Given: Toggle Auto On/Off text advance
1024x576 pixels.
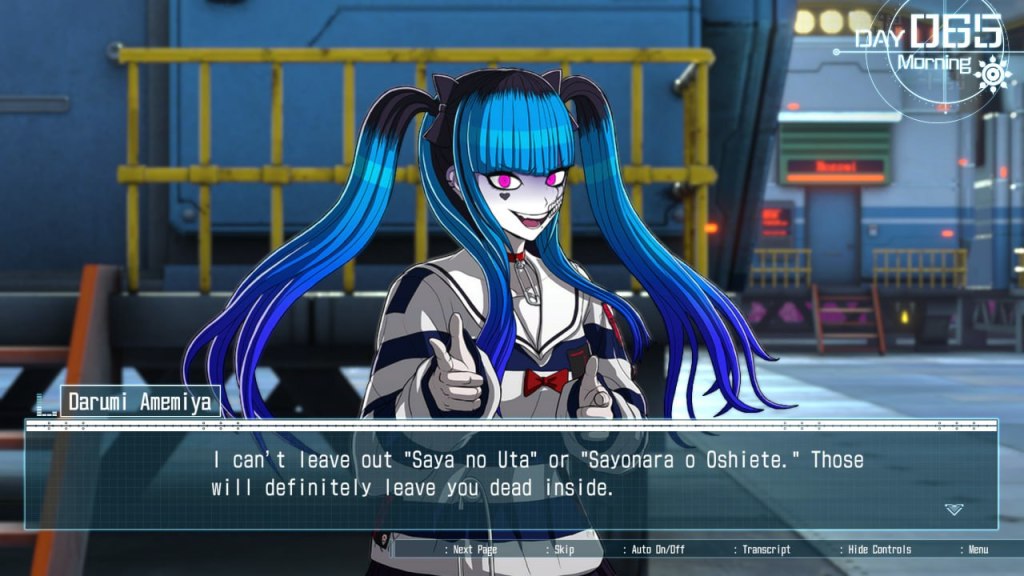Looking at the screenshot, I should tap(660, 549).
